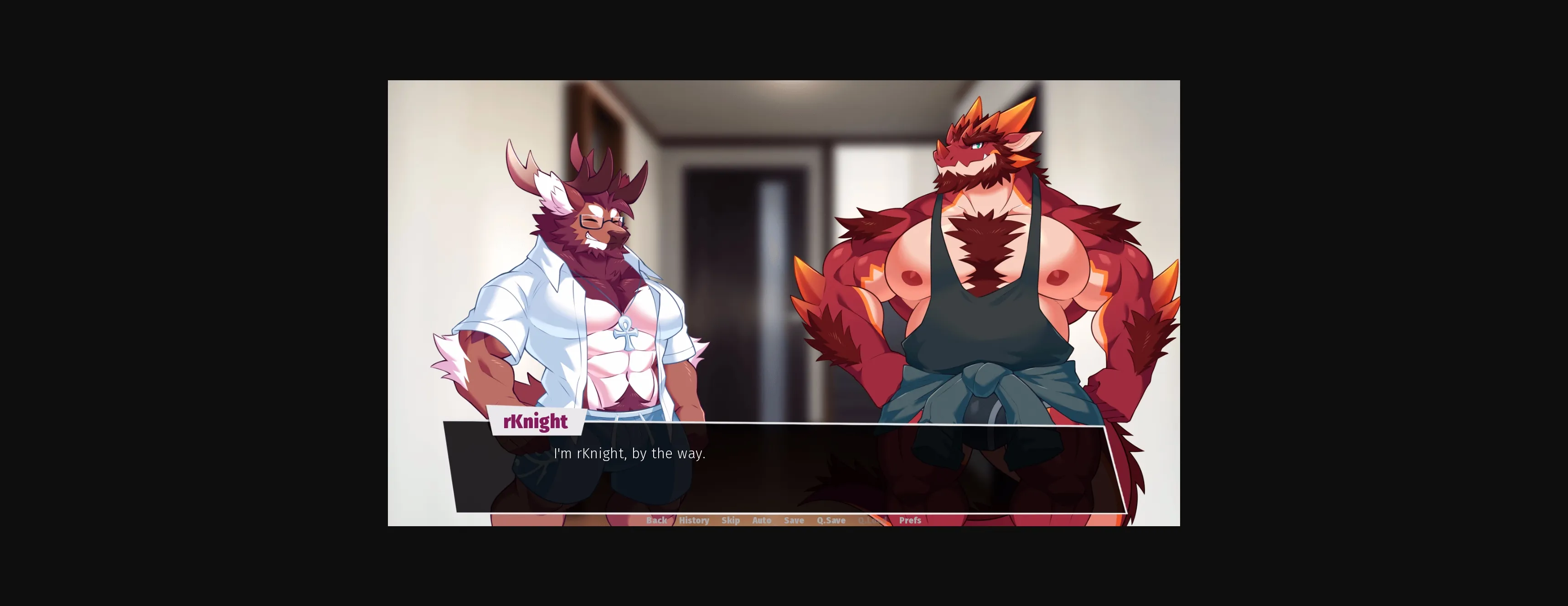
Task: Open the History log
Action: [694, 520]
